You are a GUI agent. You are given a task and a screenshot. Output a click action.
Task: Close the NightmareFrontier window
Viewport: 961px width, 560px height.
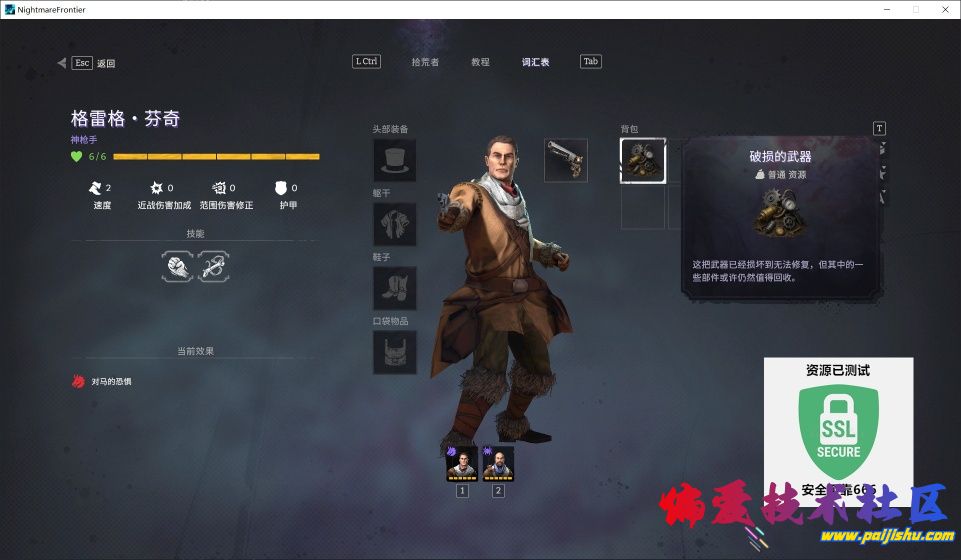(x=943, y=9)
